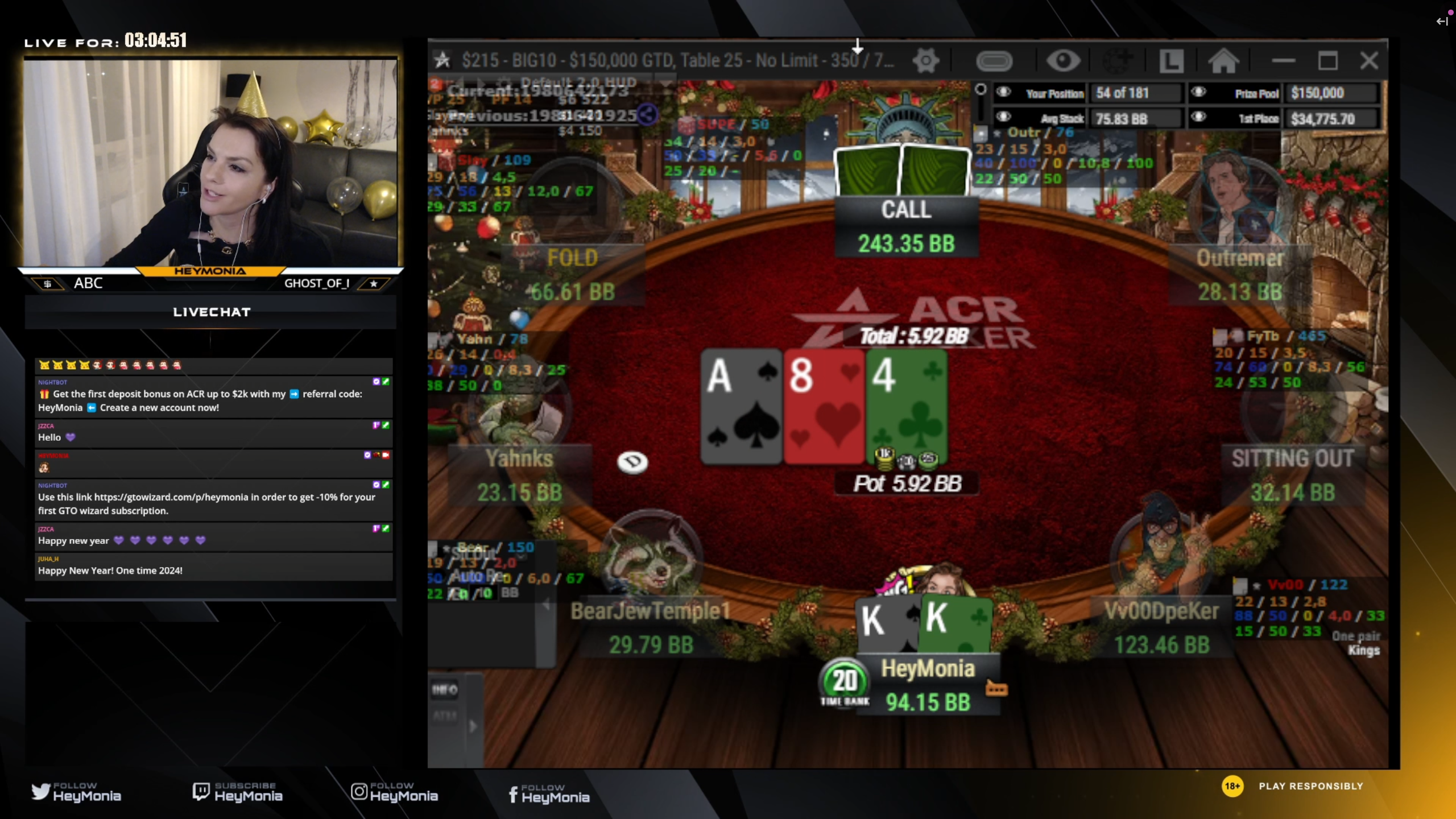Collapse the options panel with the left arrow
The width and height of the screenshot is (1456, 819).
(546, 605)
